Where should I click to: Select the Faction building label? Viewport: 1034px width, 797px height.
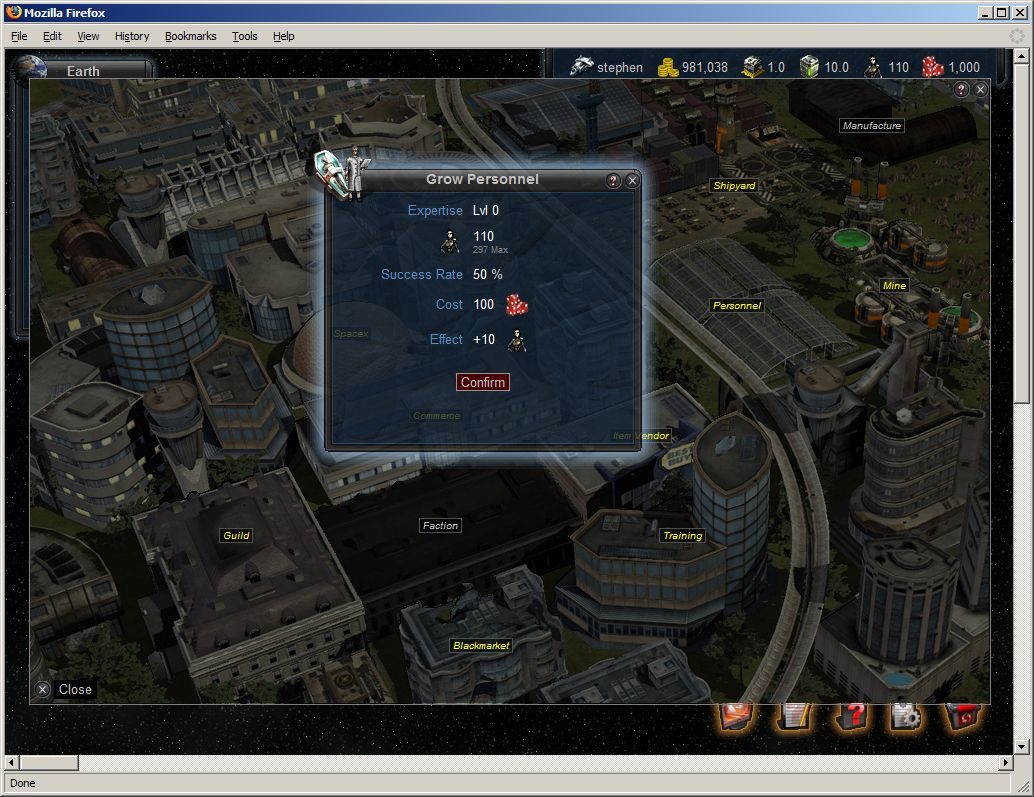tap(440, 525)
